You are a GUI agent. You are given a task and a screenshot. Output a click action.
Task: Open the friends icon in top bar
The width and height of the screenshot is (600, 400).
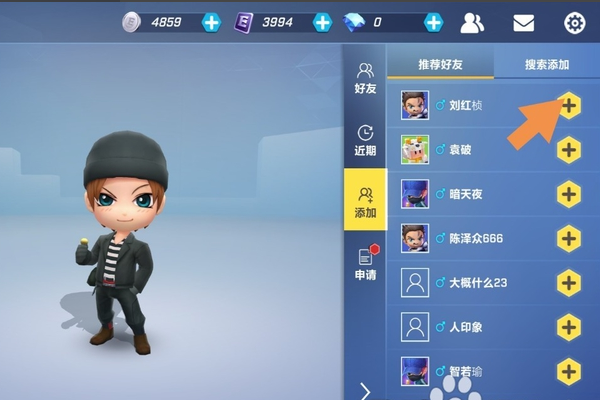tap(474, 22)
